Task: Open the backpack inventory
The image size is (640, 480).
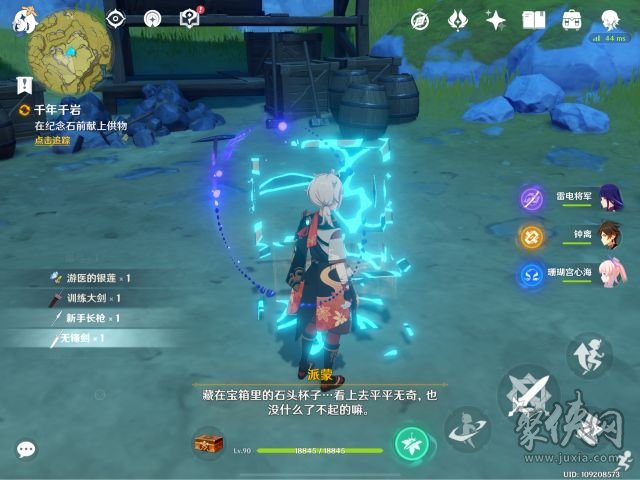Action: point(572,19)
